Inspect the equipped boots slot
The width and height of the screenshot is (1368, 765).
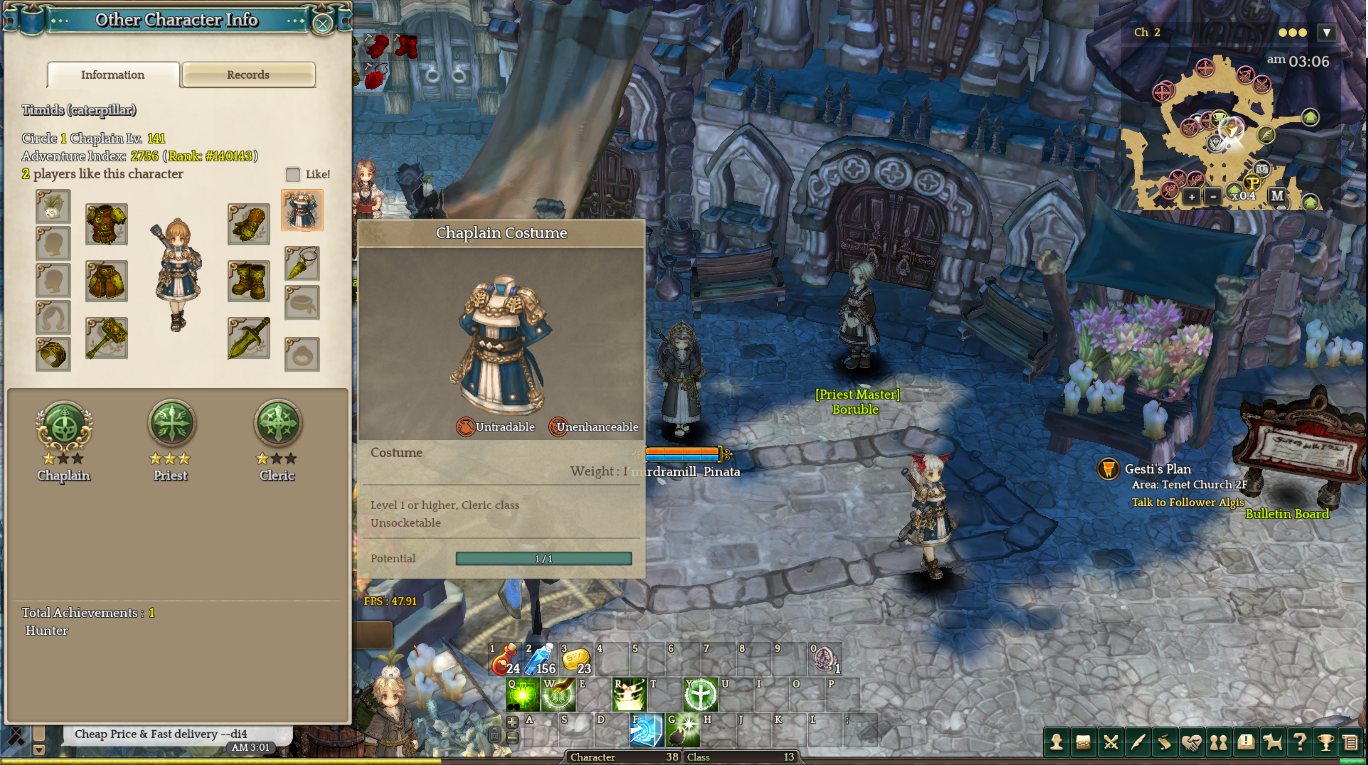click(x=248, y=281)
